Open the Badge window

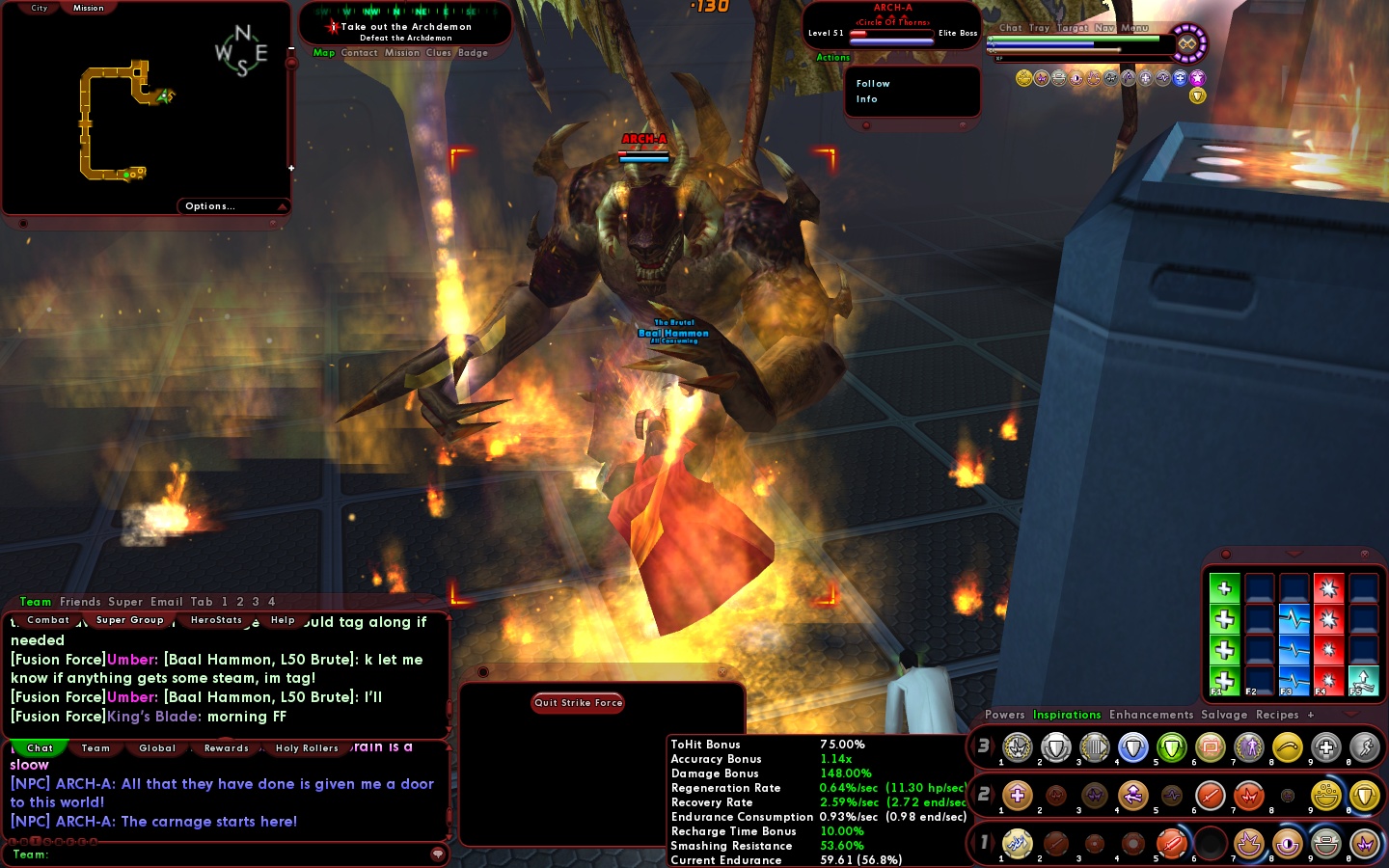click(473, 53)
